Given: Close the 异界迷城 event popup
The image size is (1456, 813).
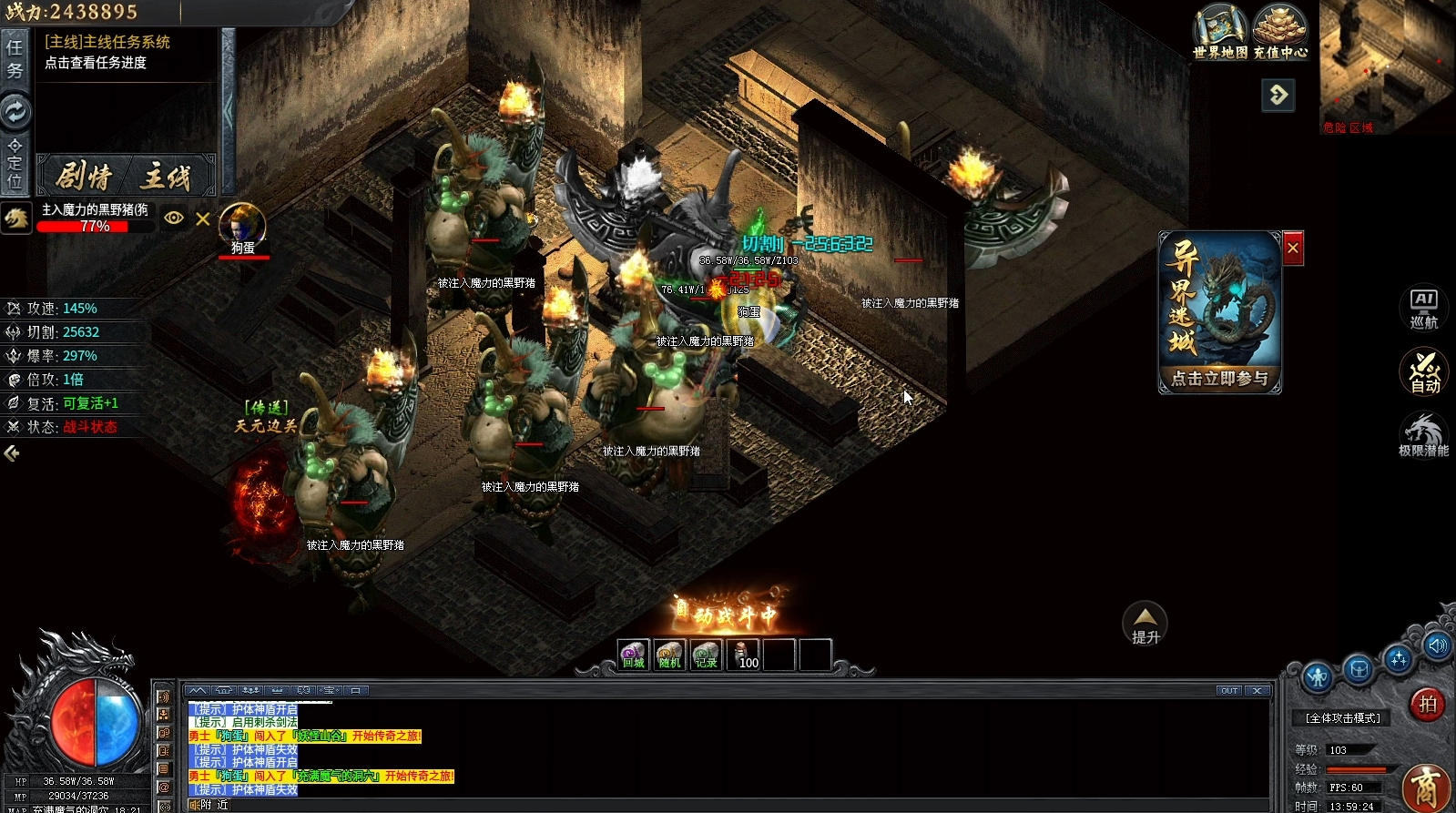Looking at the screenshot, I should (x=1292, y=249).
